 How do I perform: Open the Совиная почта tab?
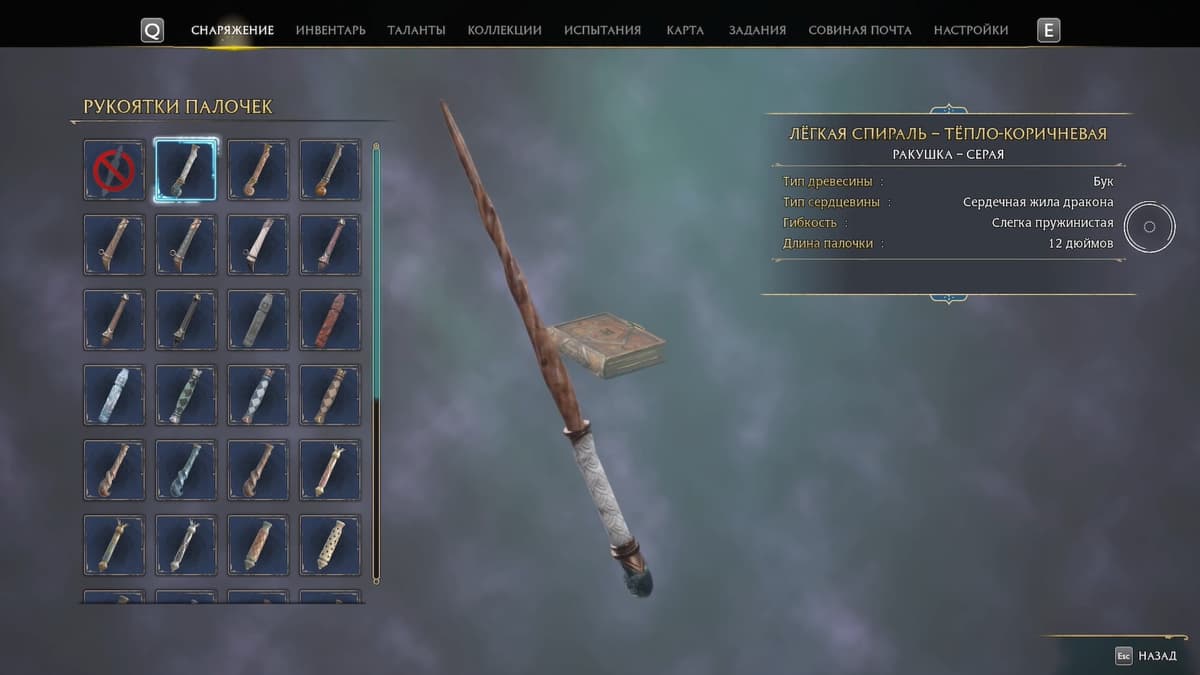(x=859, y=30)
